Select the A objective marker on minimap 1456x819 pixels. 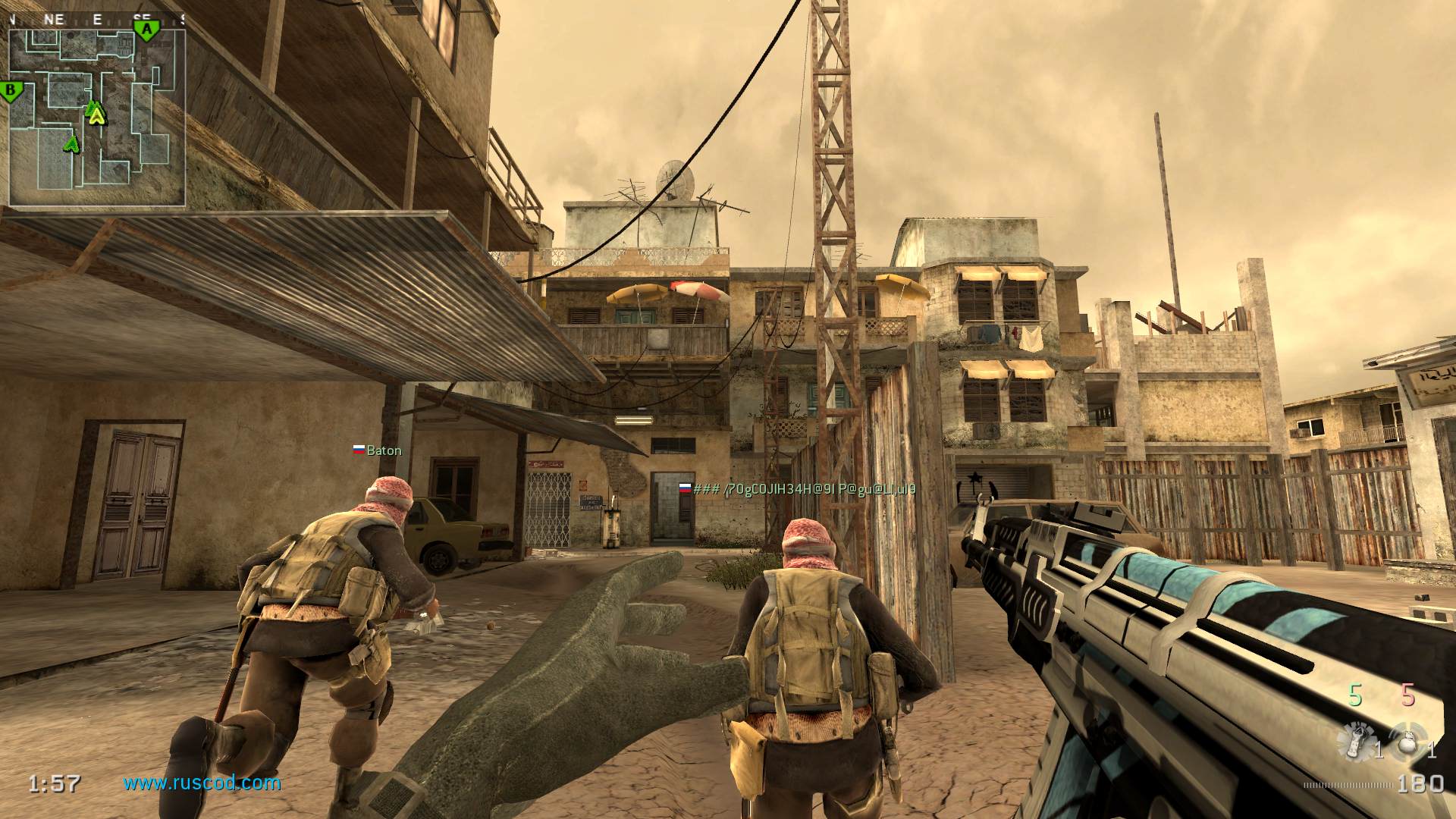coord(147,30)
